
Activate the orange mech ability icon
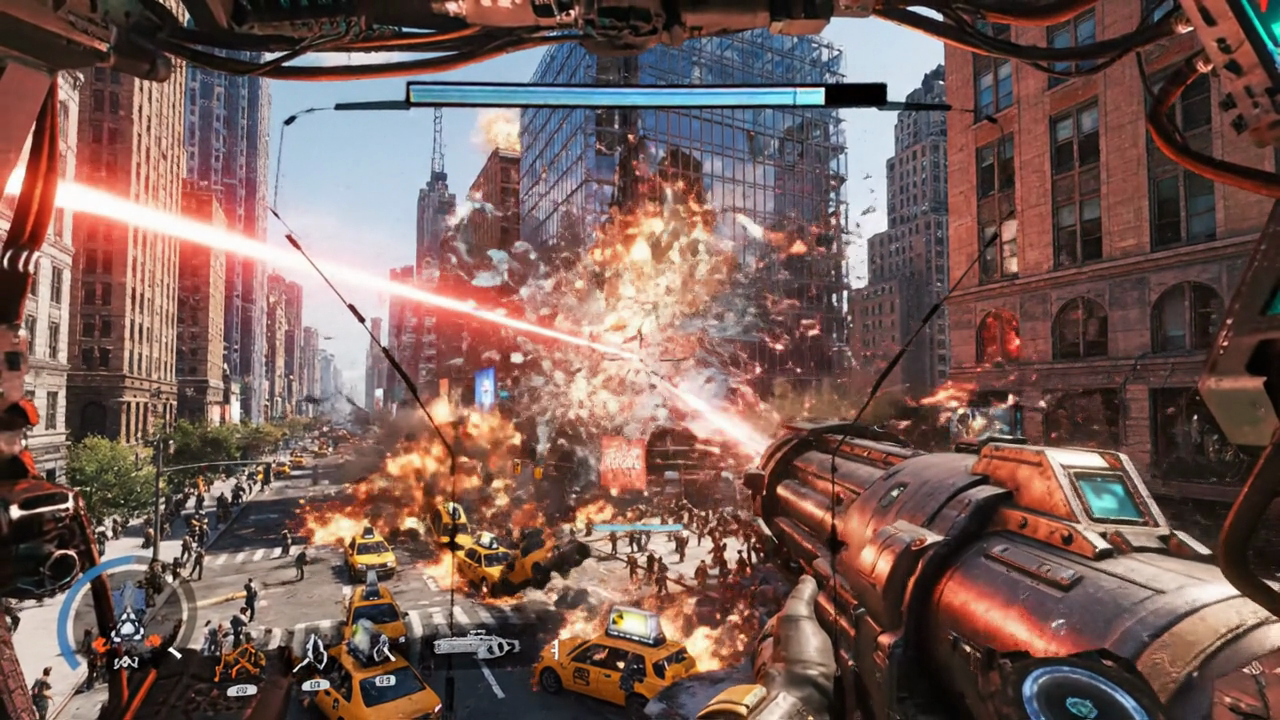(x=240, y=660)
